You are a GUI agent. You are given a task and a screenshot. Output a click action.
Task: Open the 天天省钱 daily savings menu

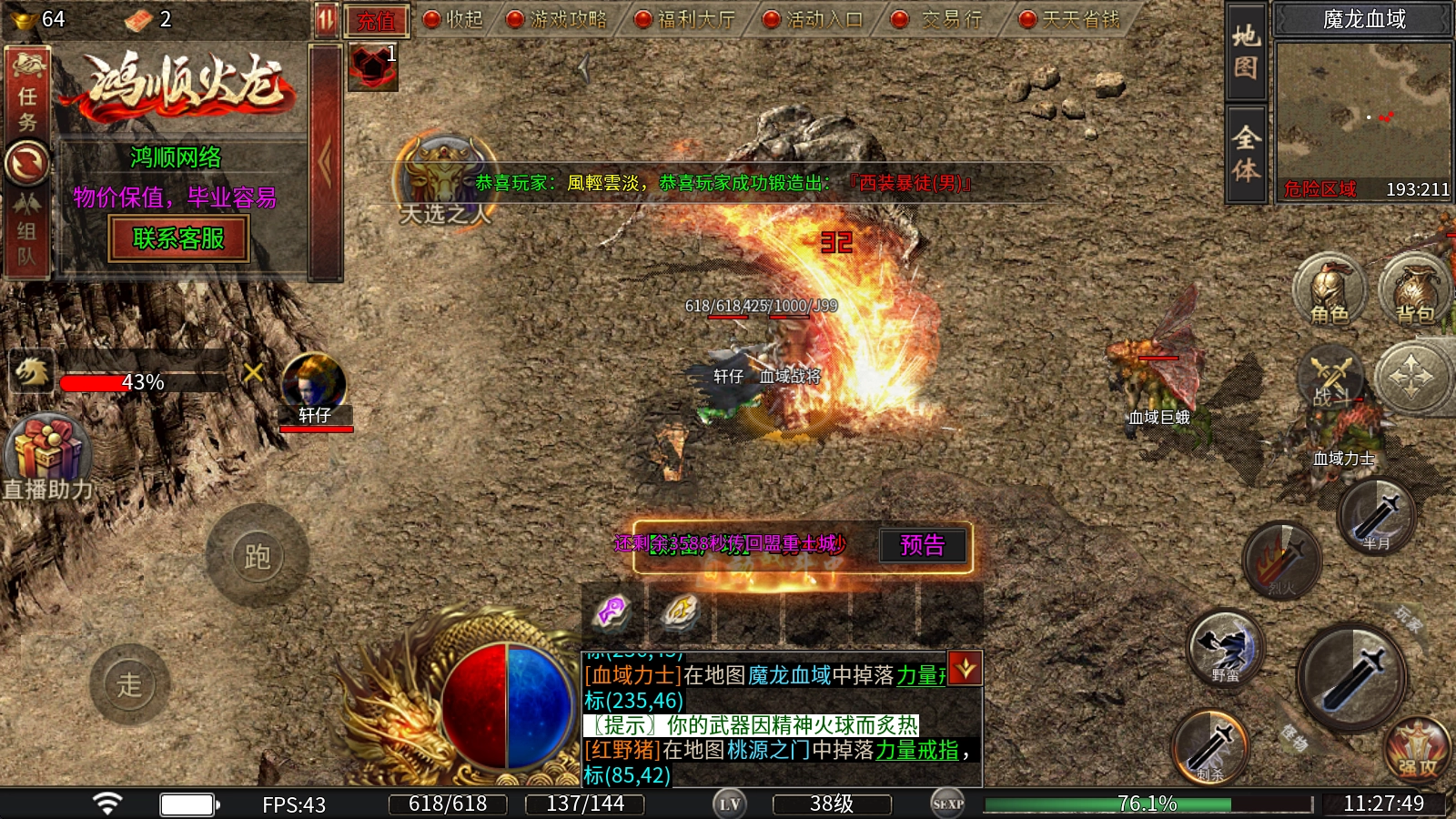pos(1069,19)
